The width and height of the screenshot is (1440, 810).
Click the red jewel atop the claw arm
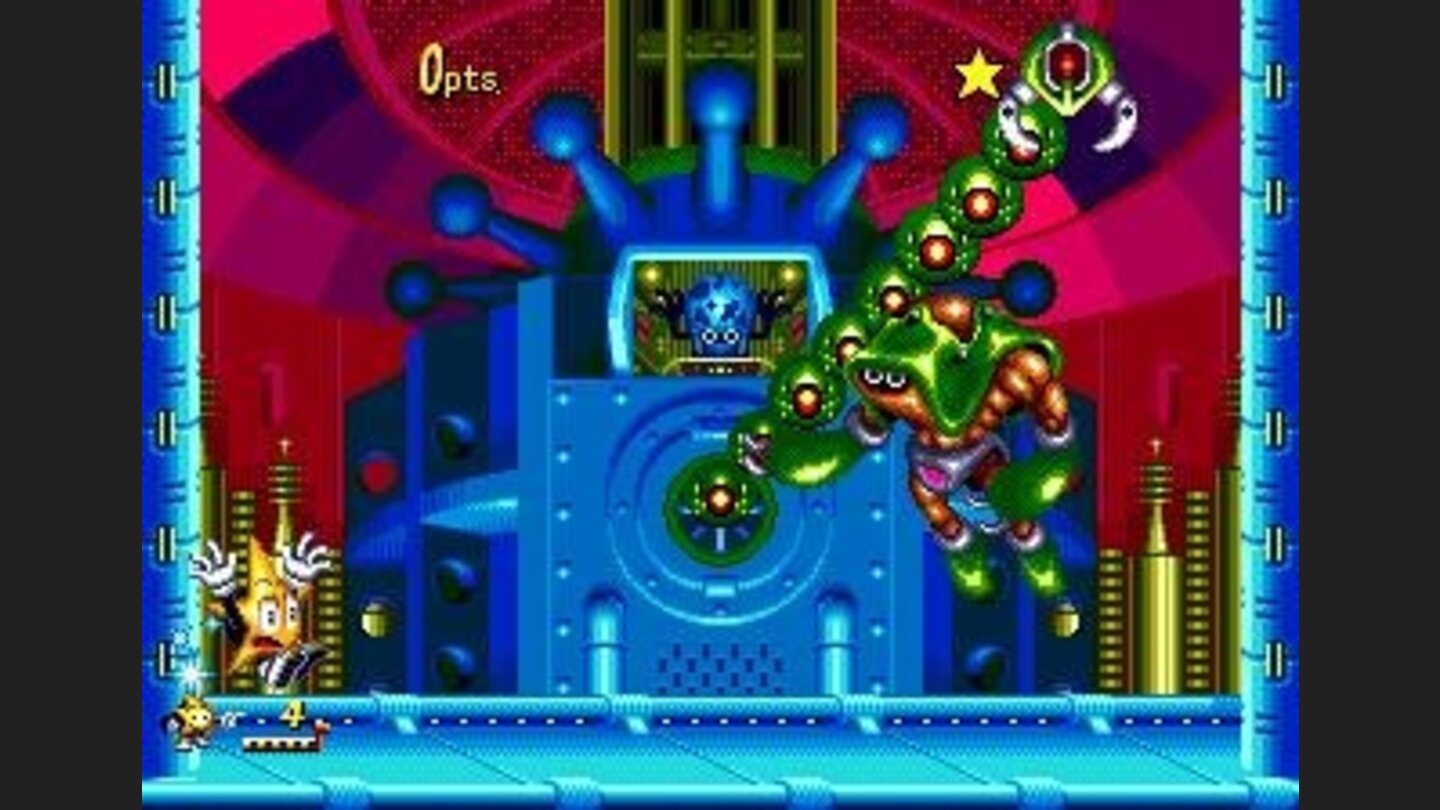pyautogui.click(x=1065, y=68)
